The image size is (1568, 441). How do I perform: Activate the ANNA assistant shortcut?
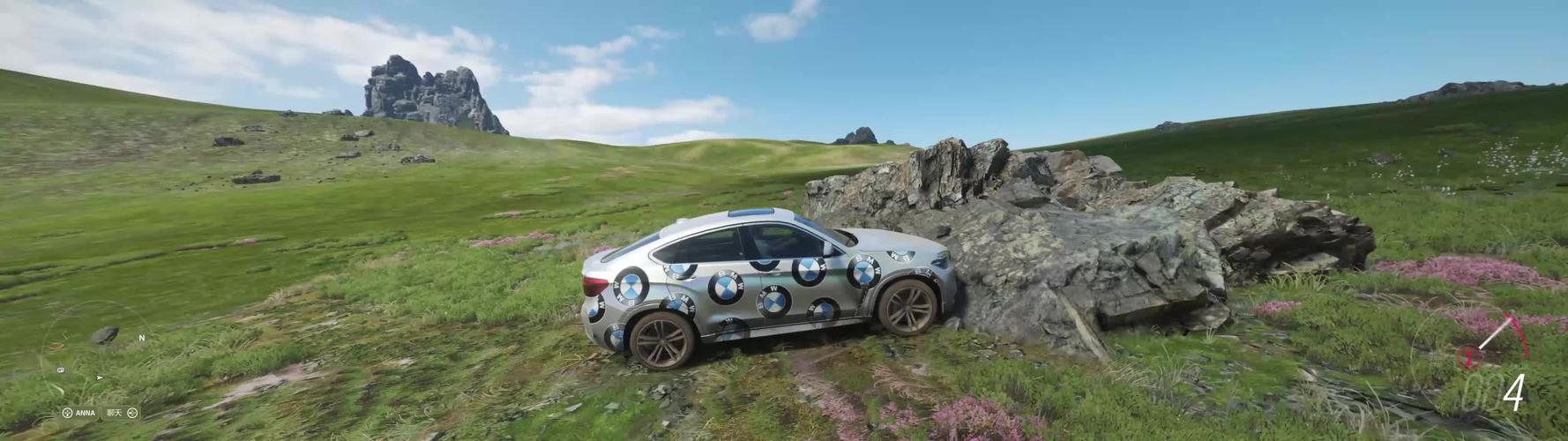pos(78,413)
